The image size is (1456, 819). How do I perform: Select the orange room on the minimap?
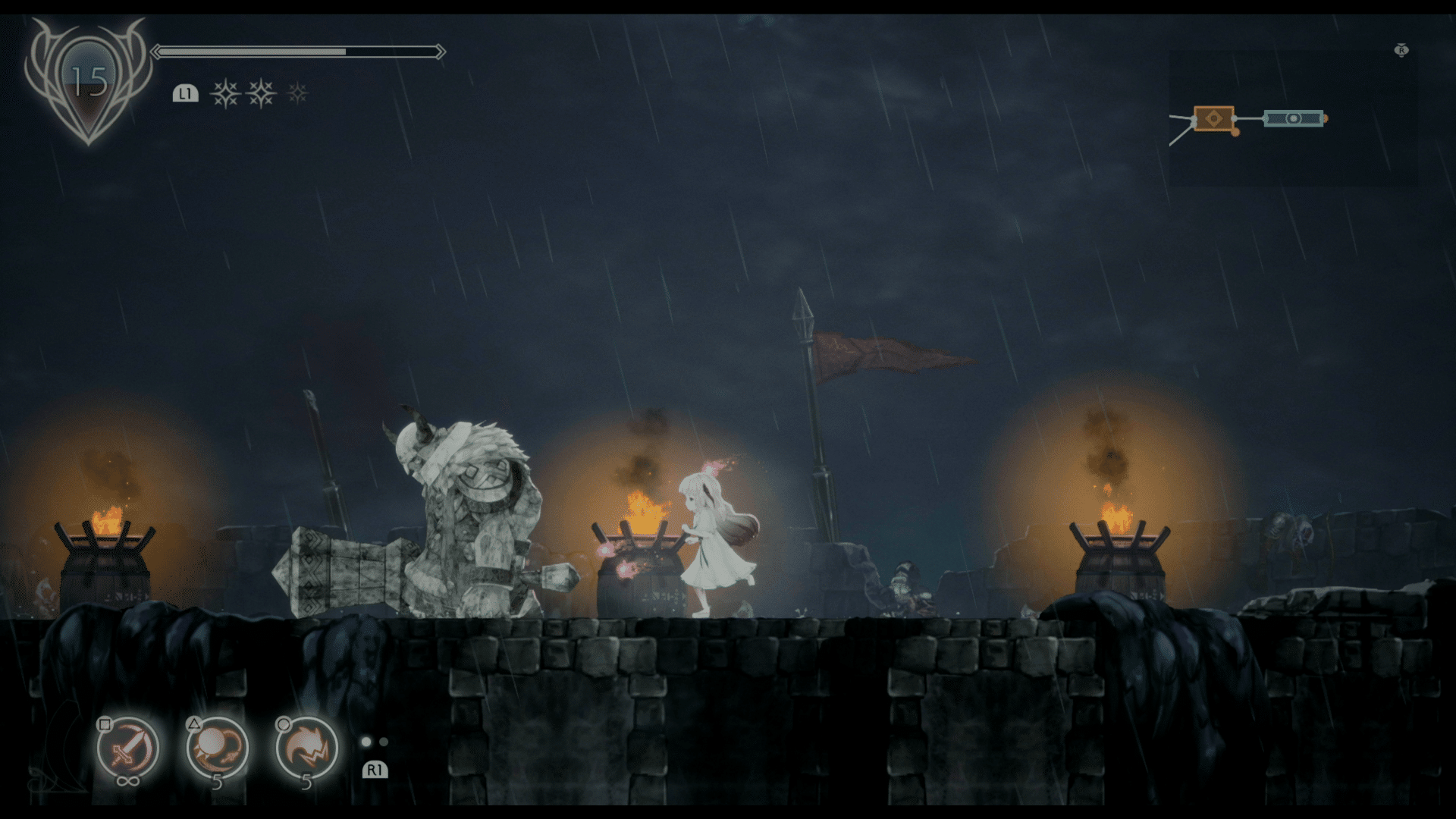click(1213, 118)
